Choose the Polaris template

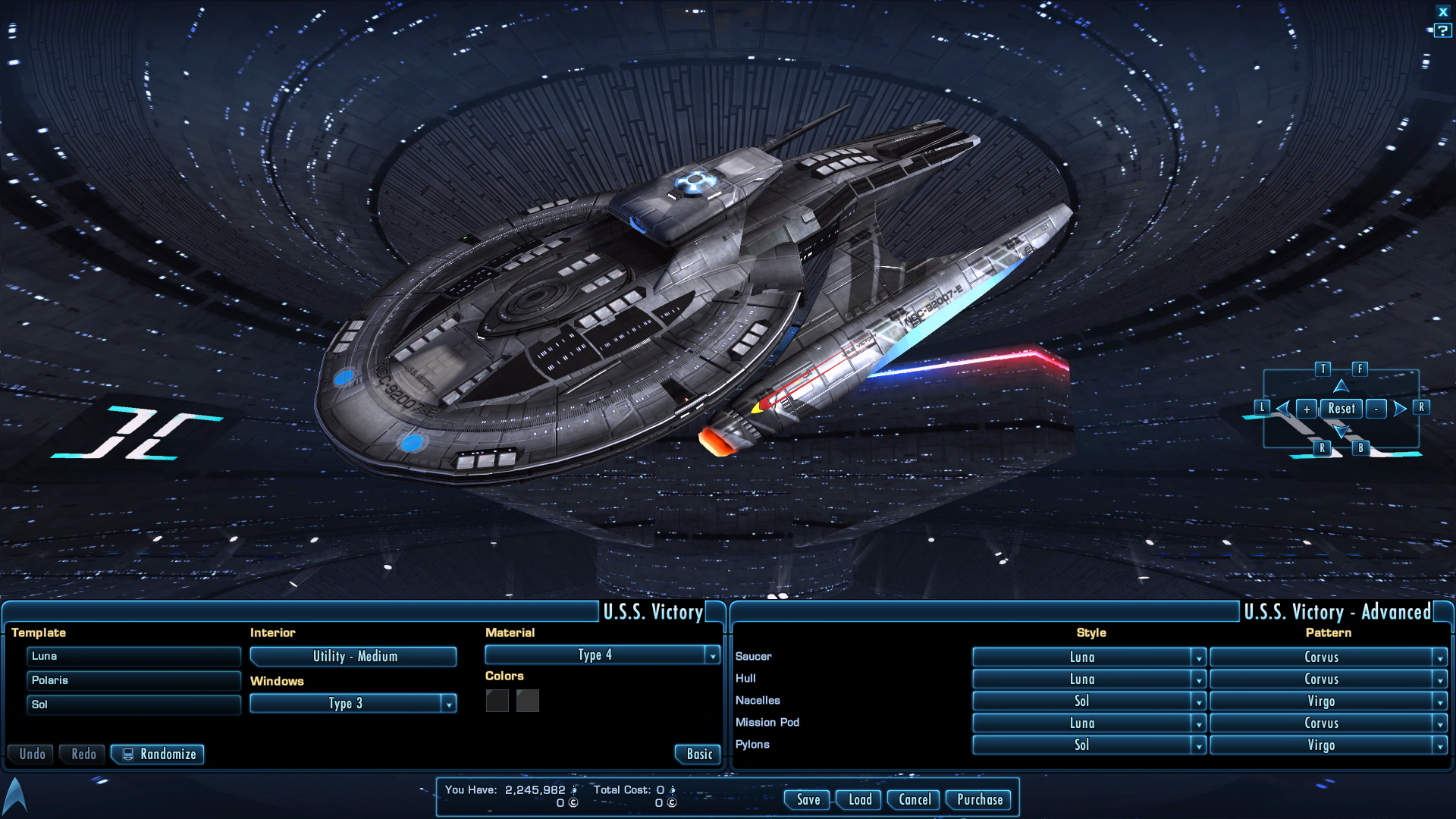133,681
